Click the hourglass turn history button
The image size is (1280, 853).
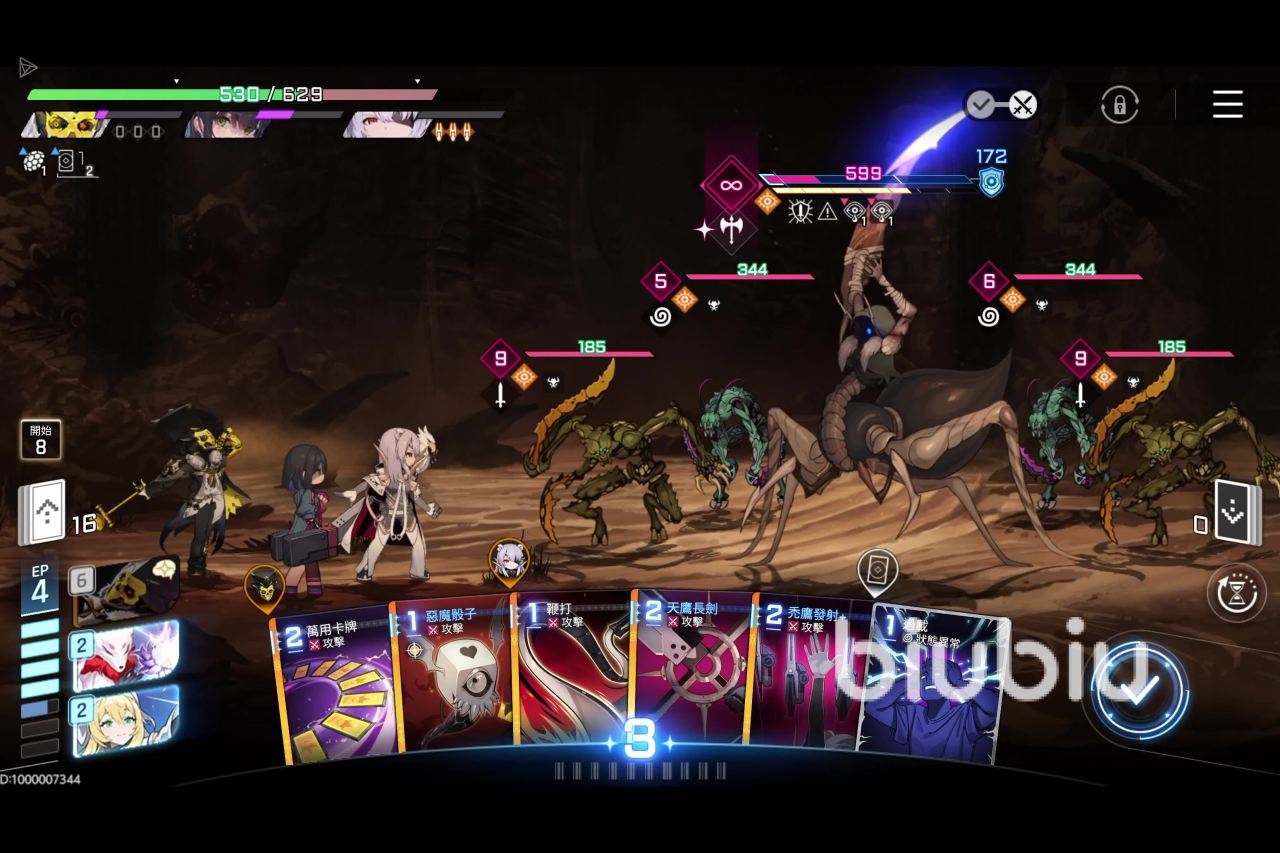pyautogui.click(x=1237, y=592)
